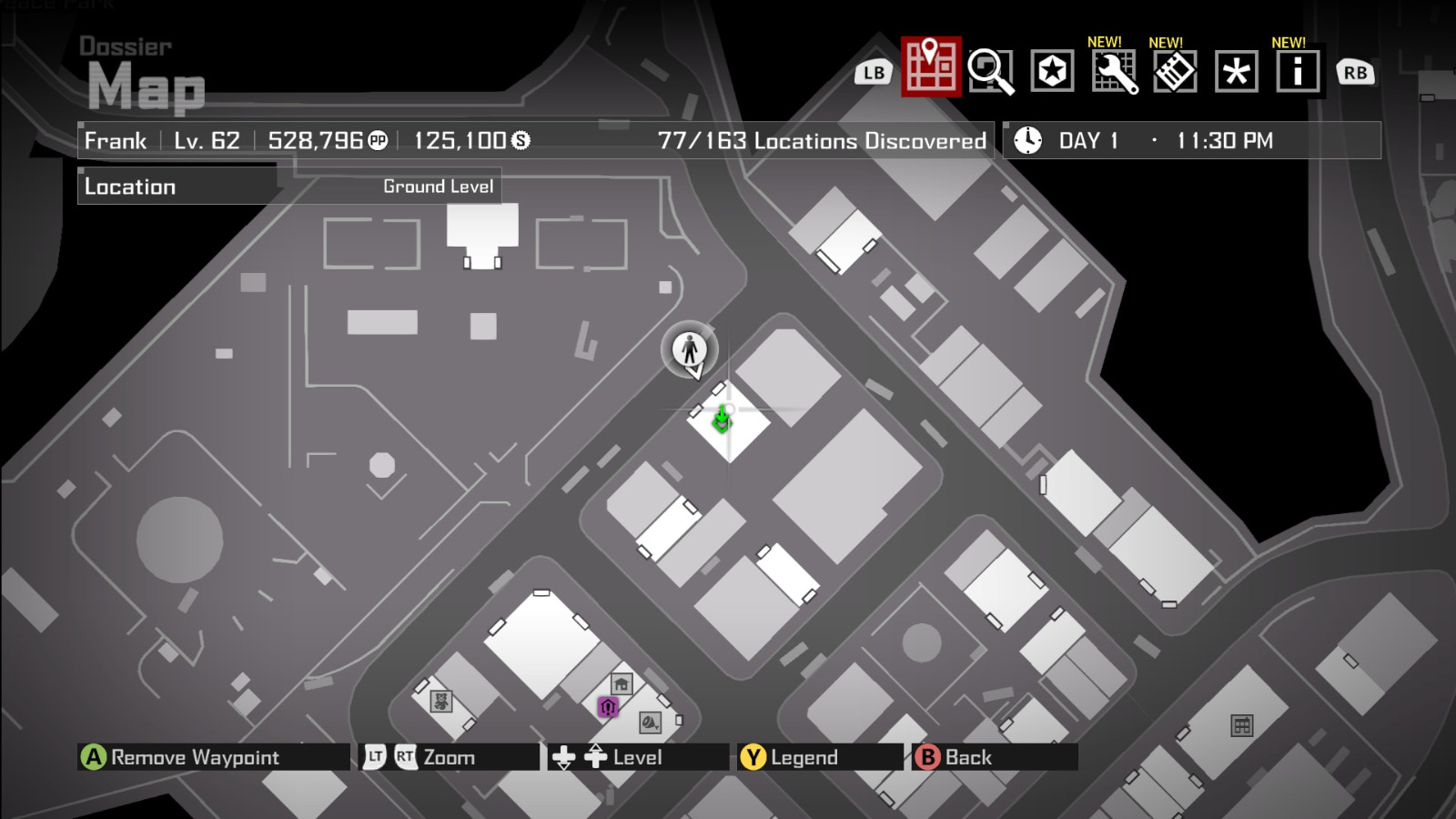Click the green waypoint arrow marker
This screenshot has height=819, width=1456.
[x=721, y=418]
